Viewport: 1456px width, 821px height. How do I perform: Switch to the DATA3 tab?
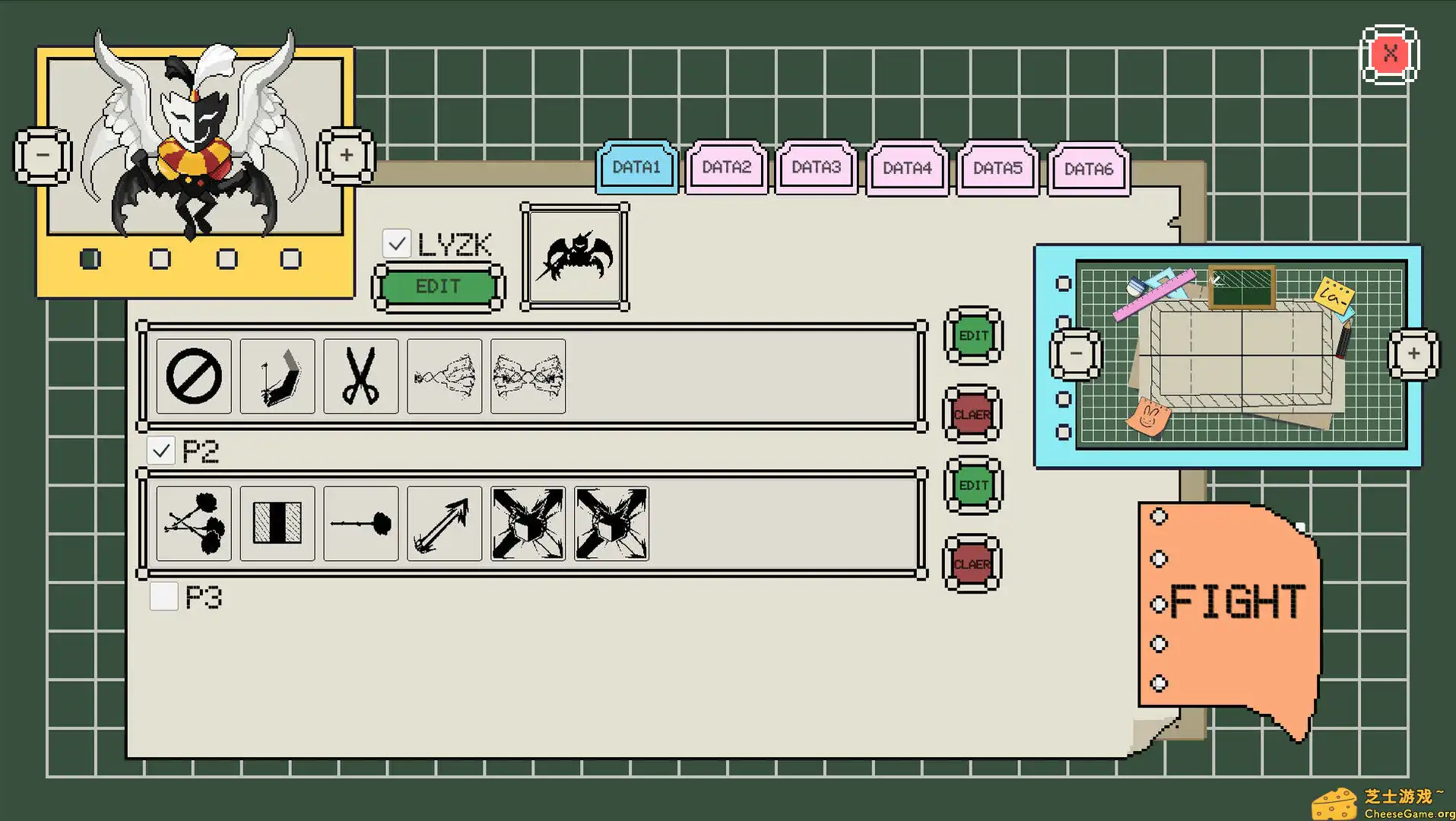pyautogui.click(x=815, y=168)
